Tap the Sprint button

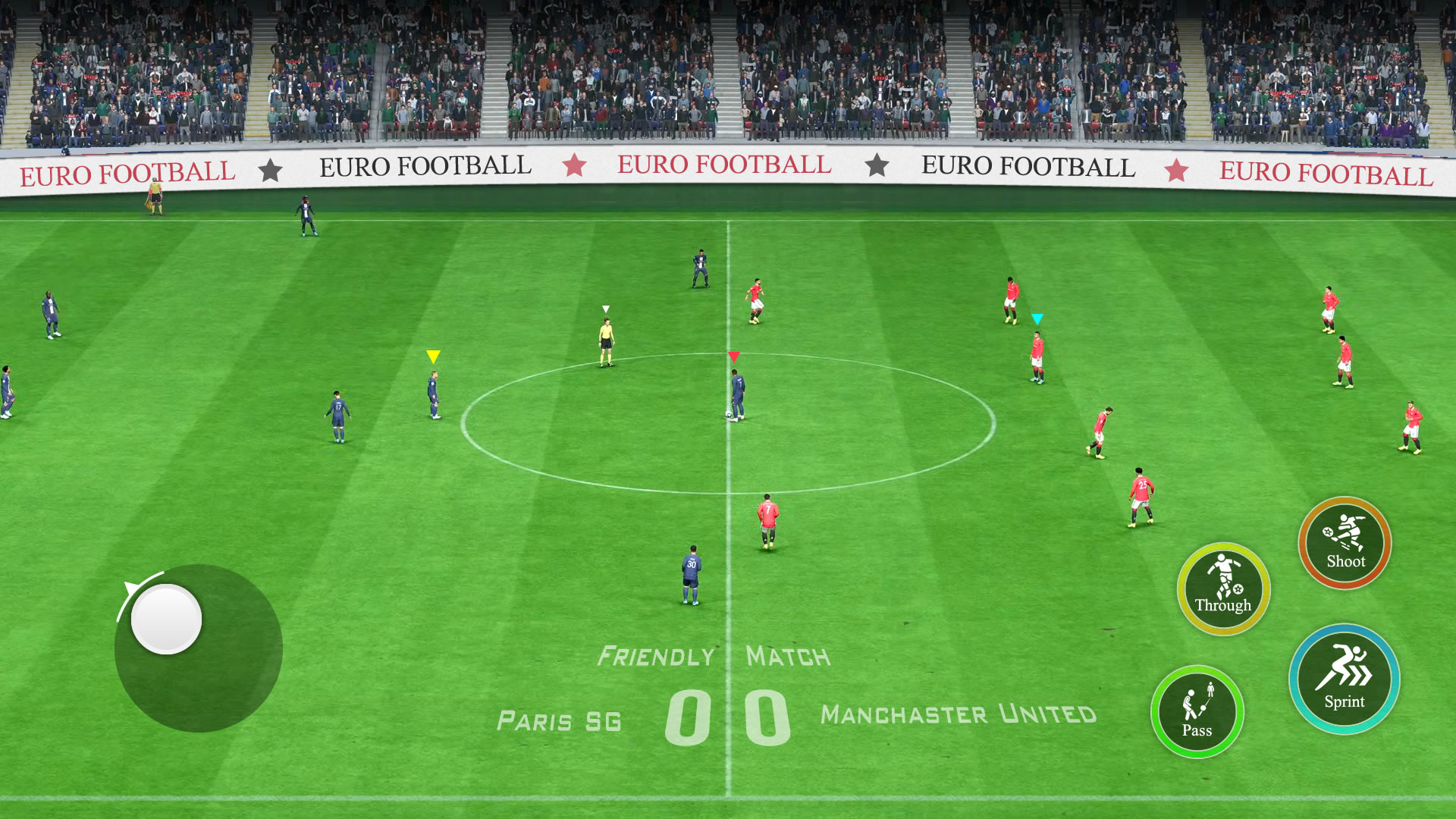click(1344, 679)
